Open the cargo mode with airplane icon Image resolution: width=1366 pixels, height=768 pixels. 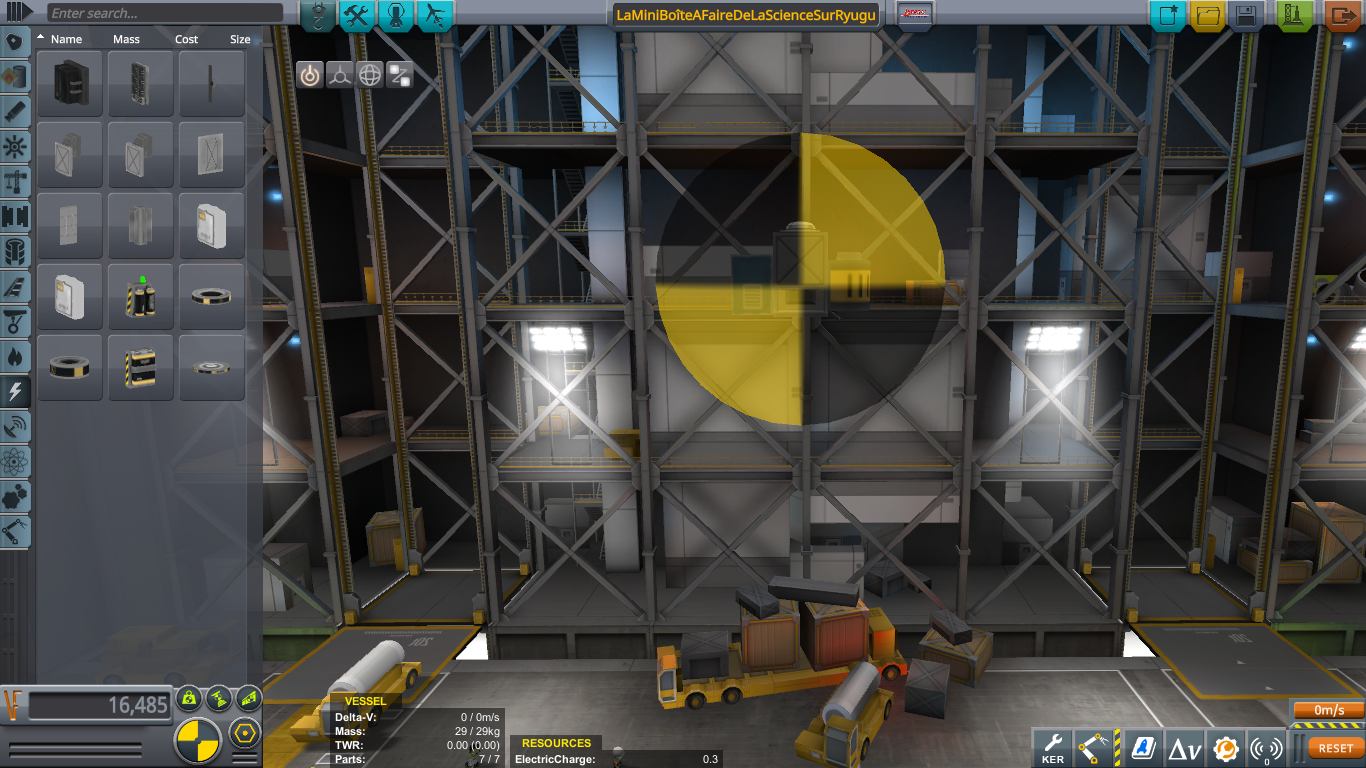pyautogui.click(x=435, y=15)
